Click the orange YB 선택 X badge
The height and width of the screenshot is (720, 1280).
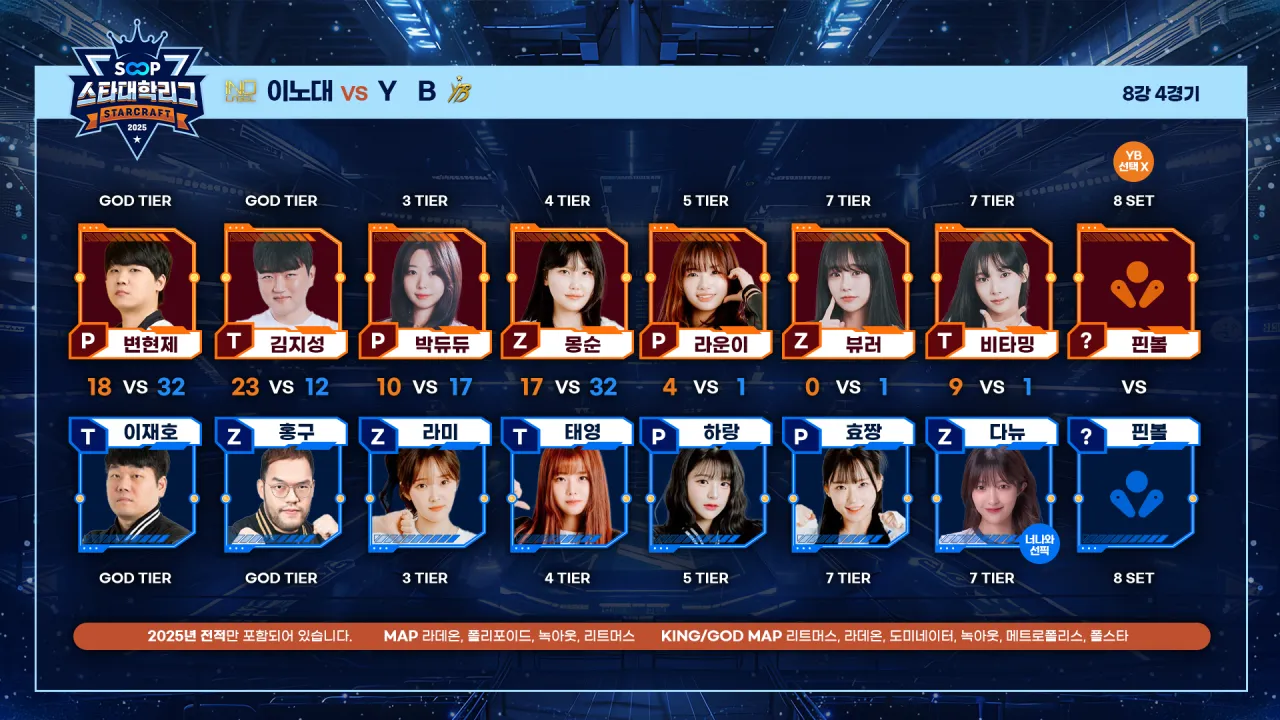1133,161
